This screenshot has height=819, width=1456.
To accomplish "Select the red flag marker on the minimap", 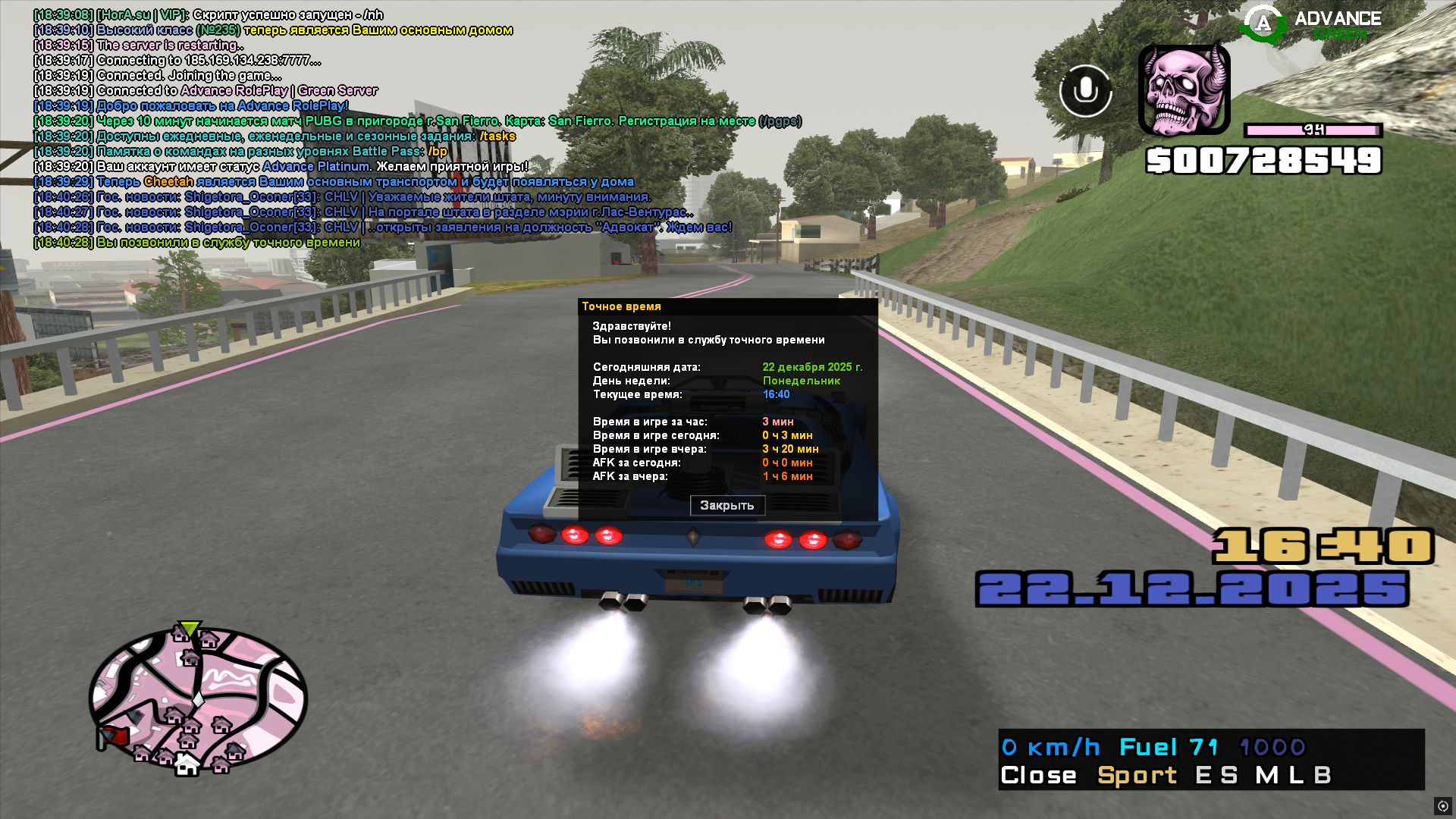I will tap(113, 736).
